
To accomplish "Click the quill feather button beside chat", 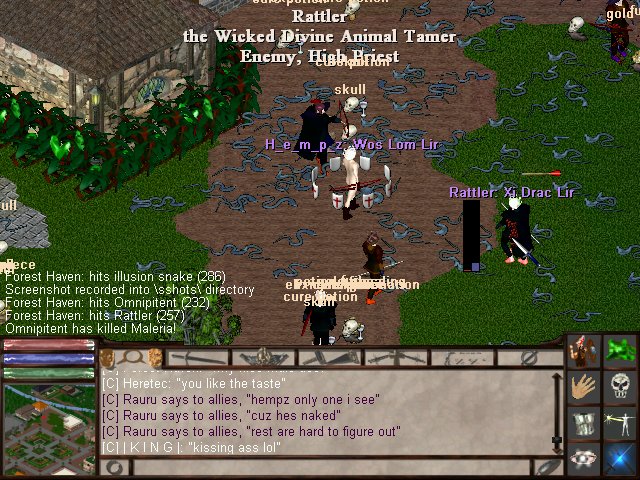I will pyautogui.click(x=547, y=466).
